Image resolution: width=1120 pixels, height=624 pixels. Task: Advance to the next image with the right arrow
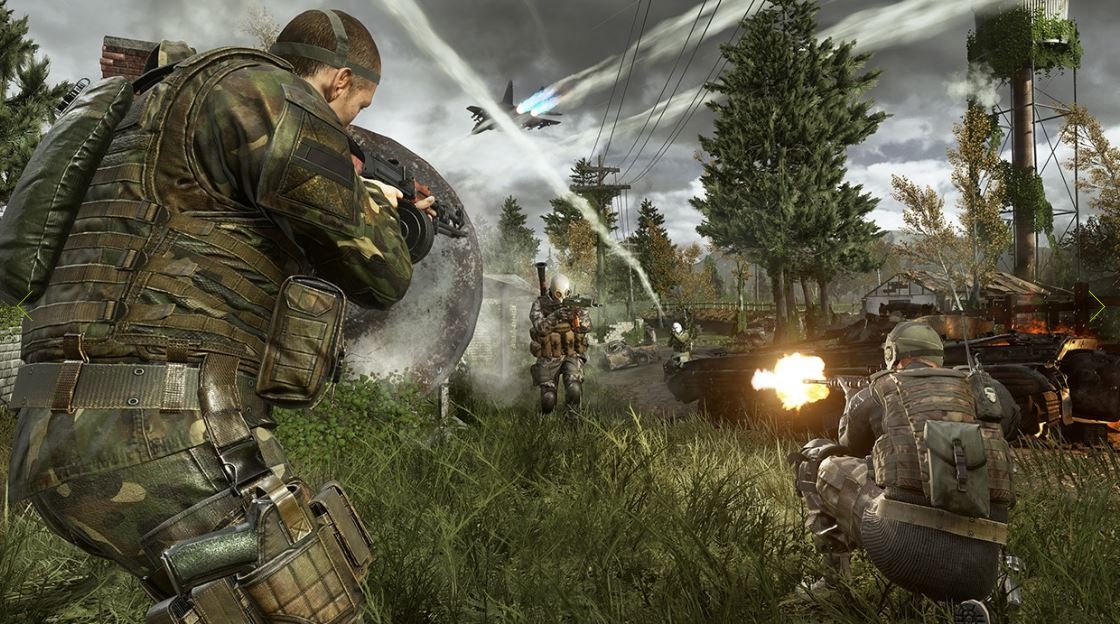tap(1098, 308)
